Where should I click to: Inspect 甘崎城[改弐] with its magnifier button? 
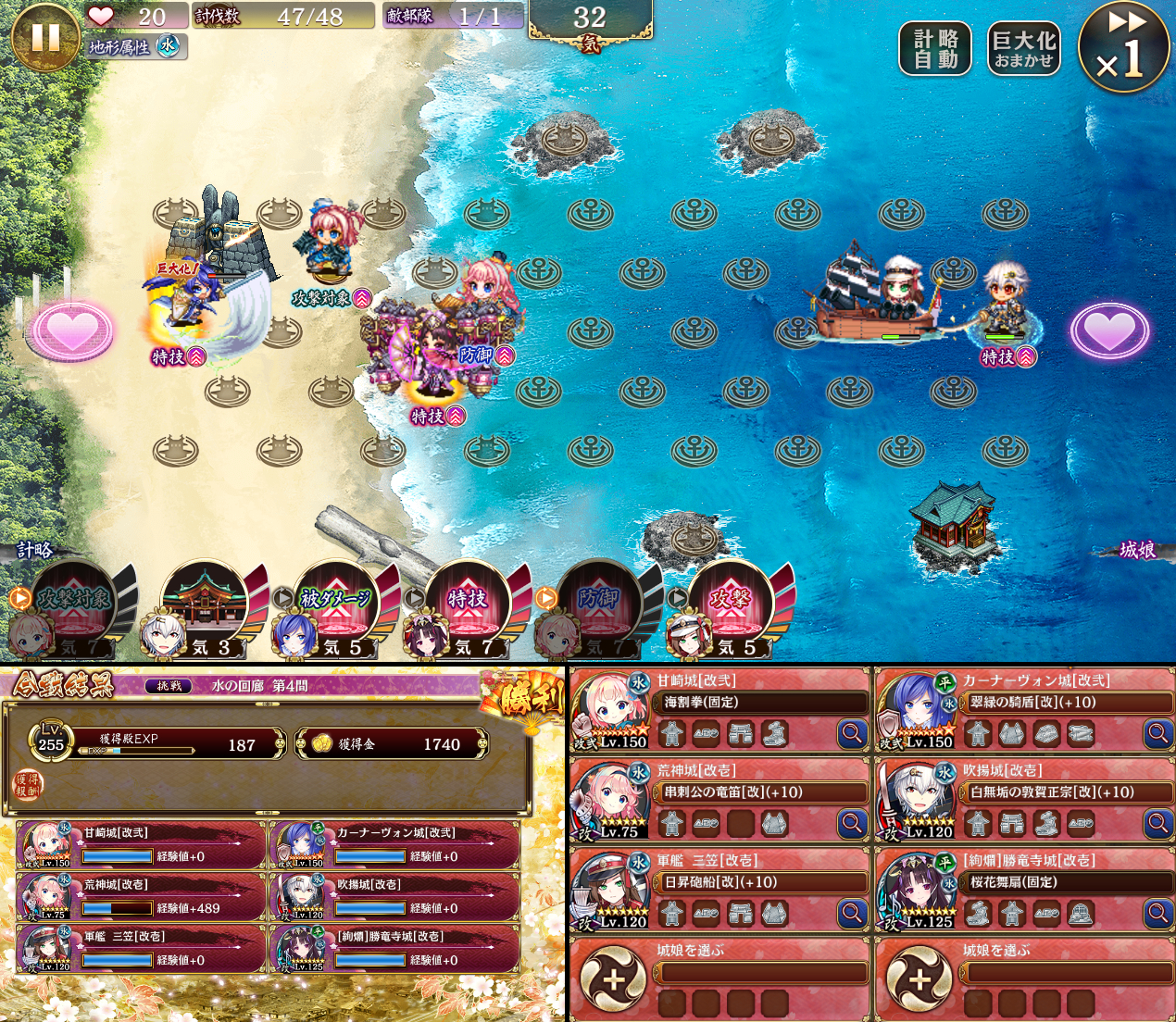pos(852,734)
